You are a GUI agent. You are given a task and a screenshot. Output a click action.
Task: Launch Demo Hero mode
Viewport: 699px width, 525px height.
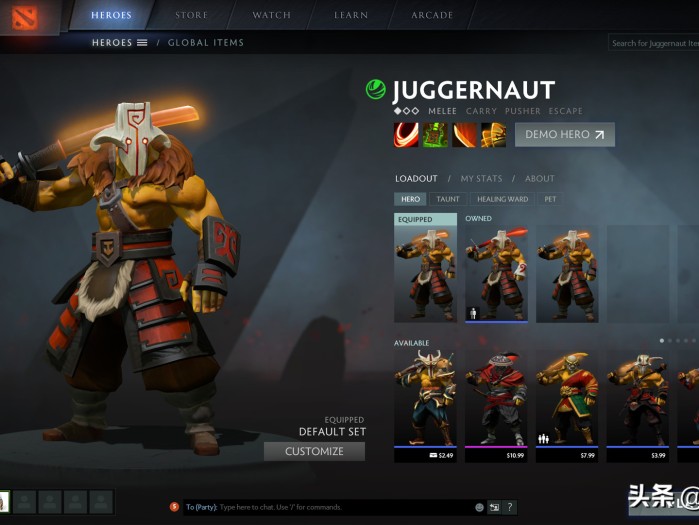[x=564, y=135]
